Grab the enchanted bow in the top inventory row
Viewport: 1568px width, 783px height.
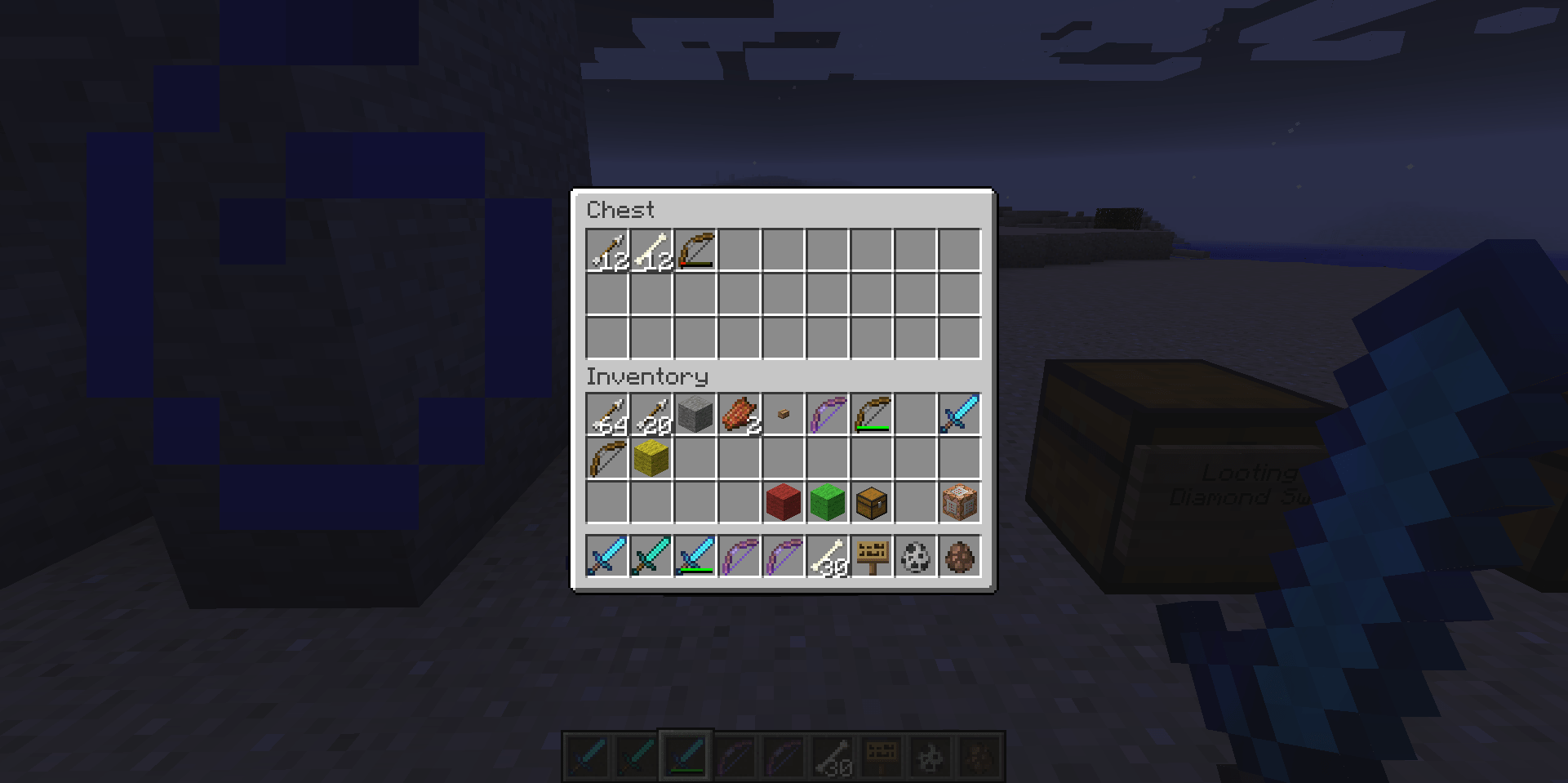point(827,414)
